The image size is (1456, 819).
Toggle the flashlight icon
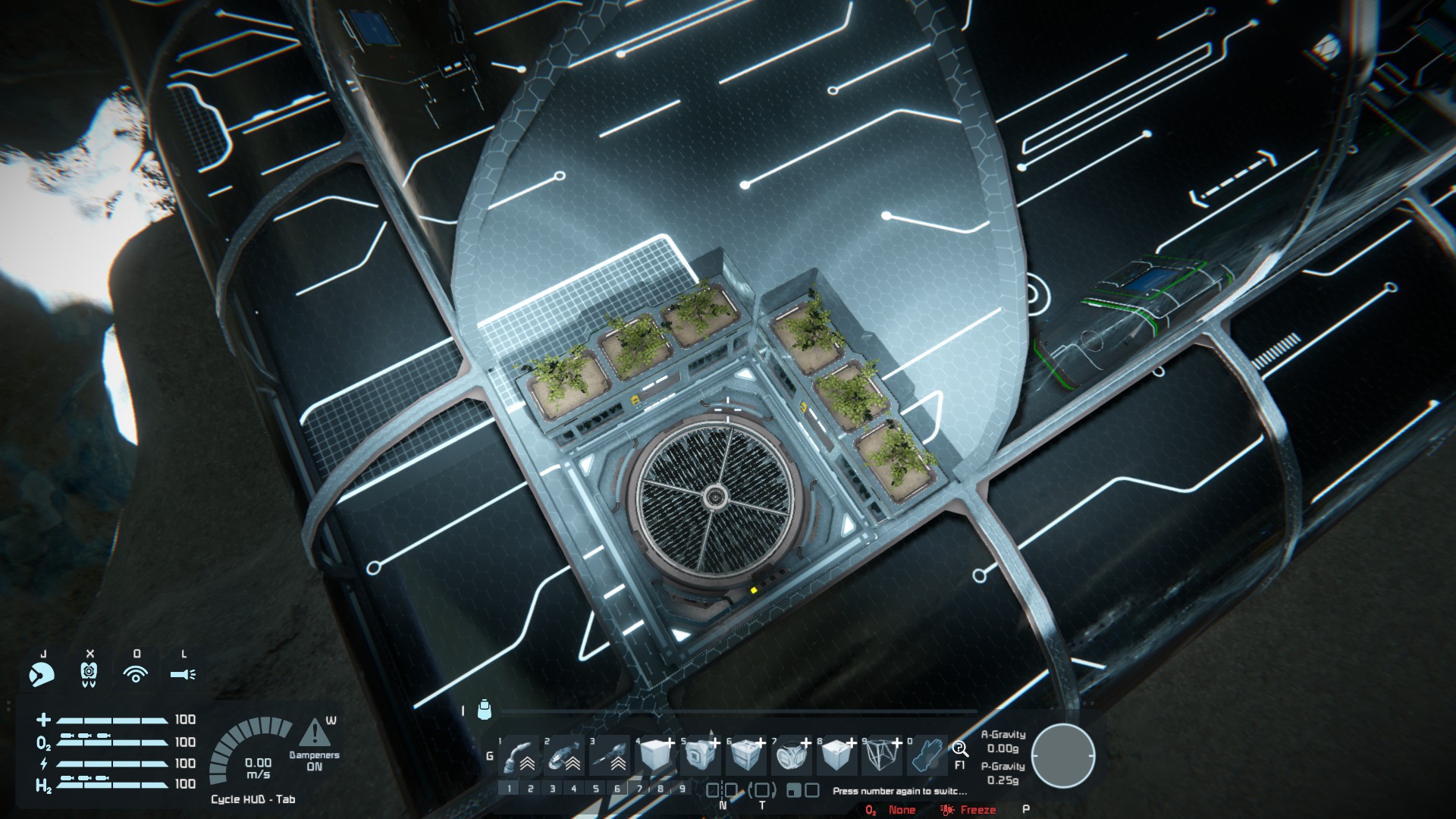point(183,673)
